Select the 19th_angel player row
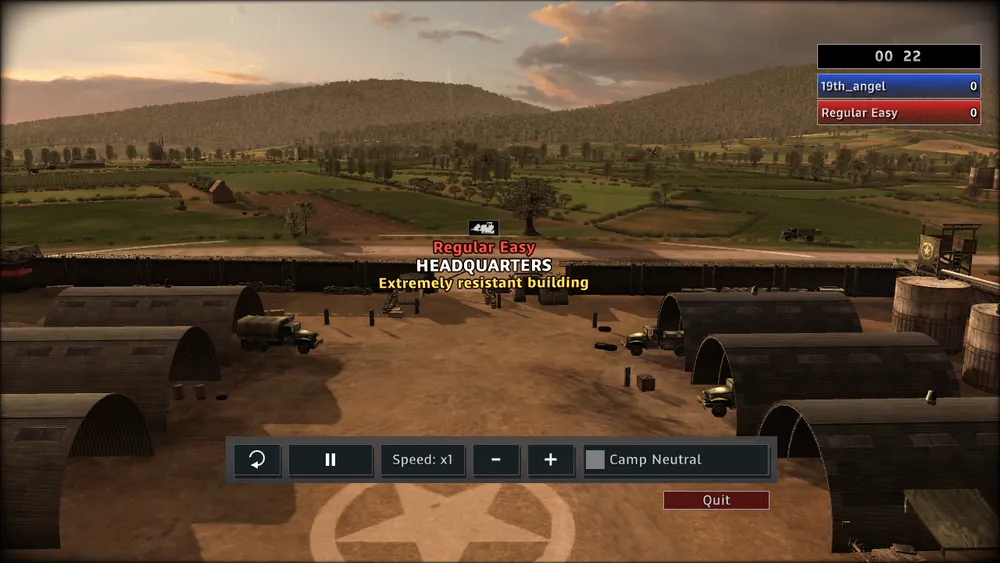The width and height of the screenshot is (1000, 563). [898, 87]
